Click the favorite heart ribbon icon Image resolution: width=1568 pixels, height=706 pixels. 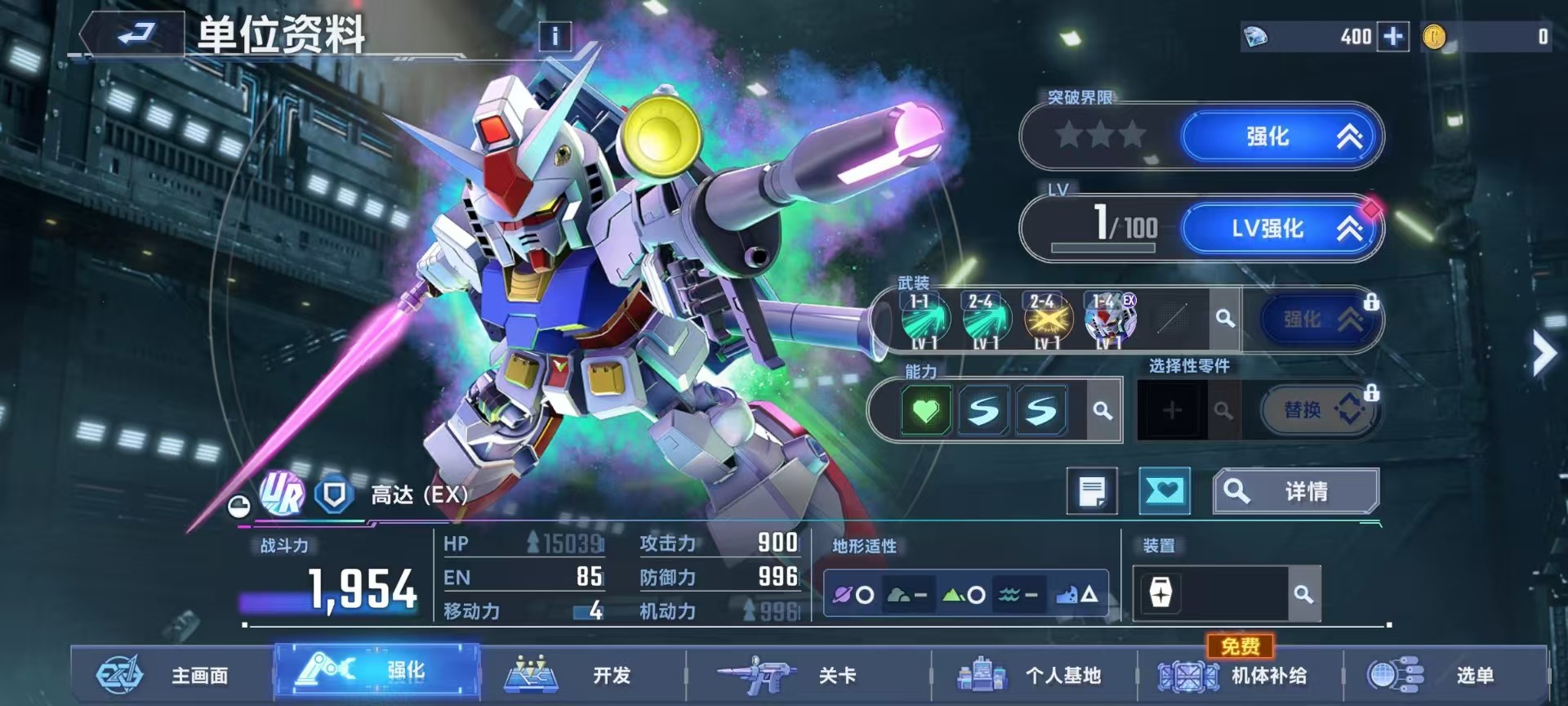[x=1165, y=491]
